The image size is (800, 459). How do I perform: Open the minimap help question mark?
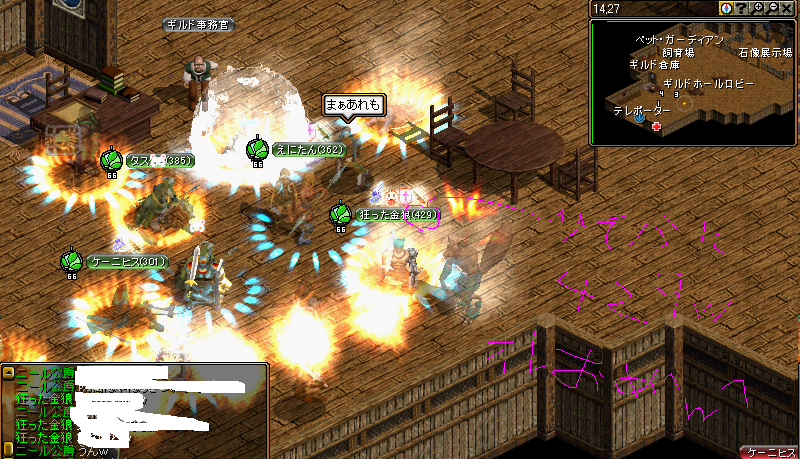[741, 8]
